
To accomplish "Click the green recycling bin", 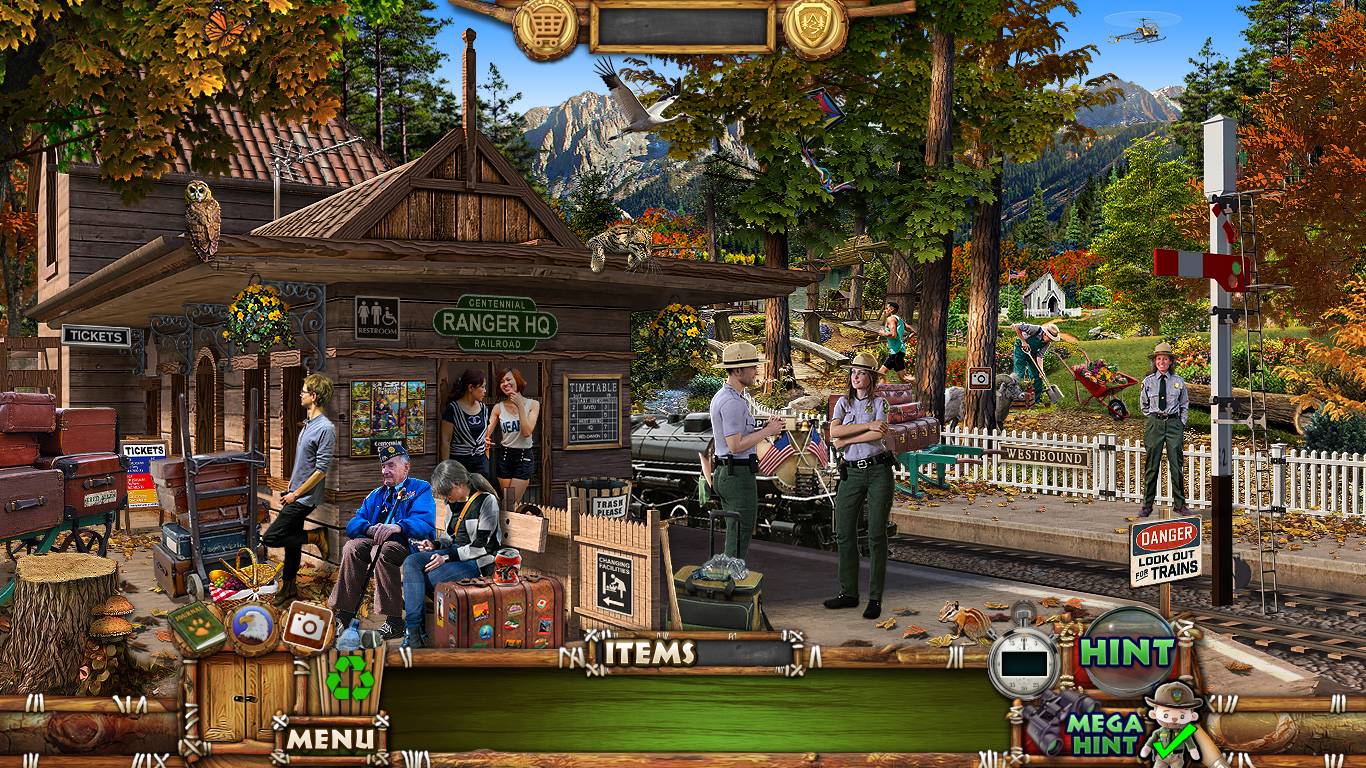I will pos(350,680).
